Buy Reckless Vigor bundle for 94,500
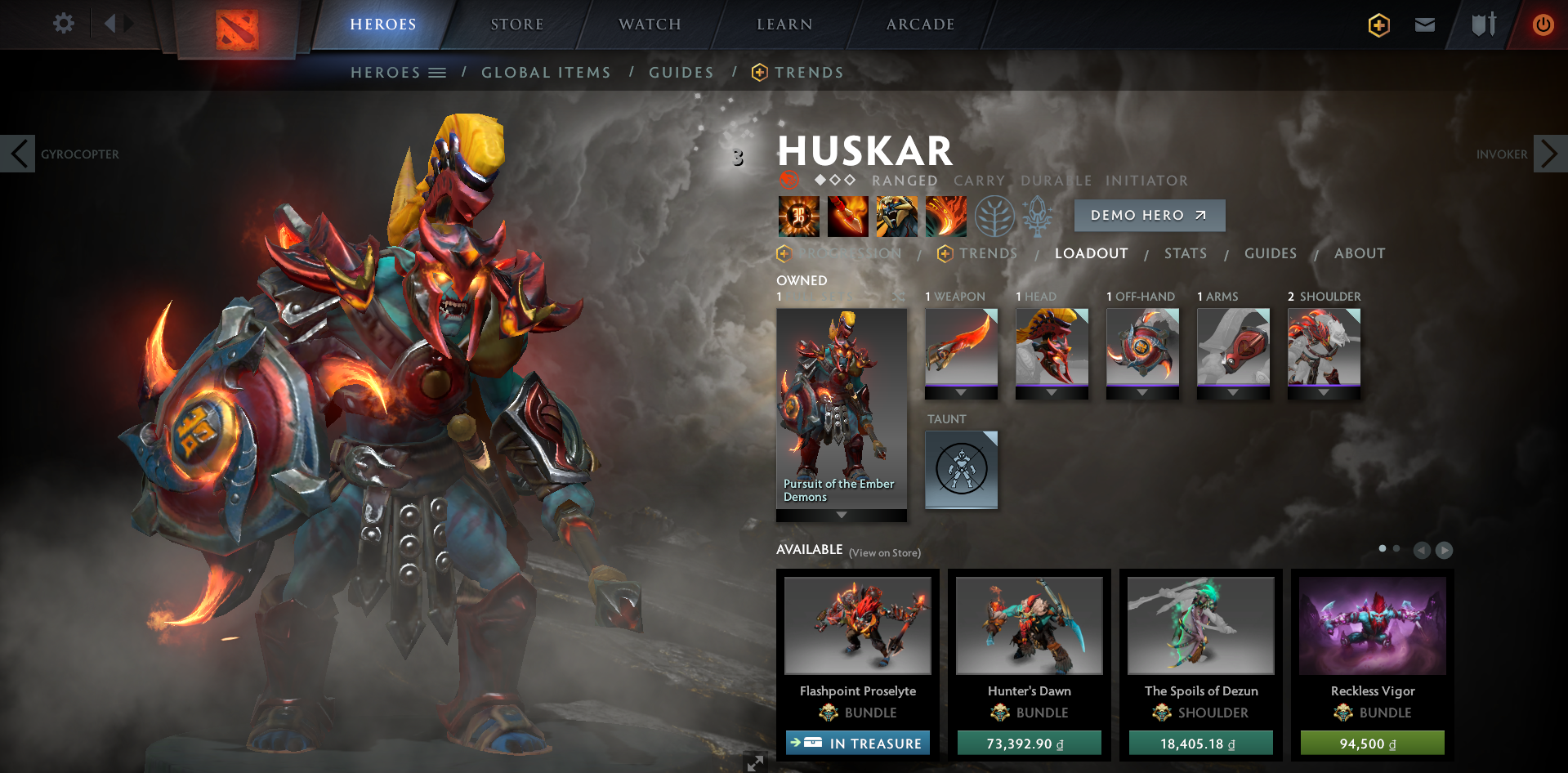Image resolution: width=1568 pixels, height=773 pixels. pos(1372,743)
